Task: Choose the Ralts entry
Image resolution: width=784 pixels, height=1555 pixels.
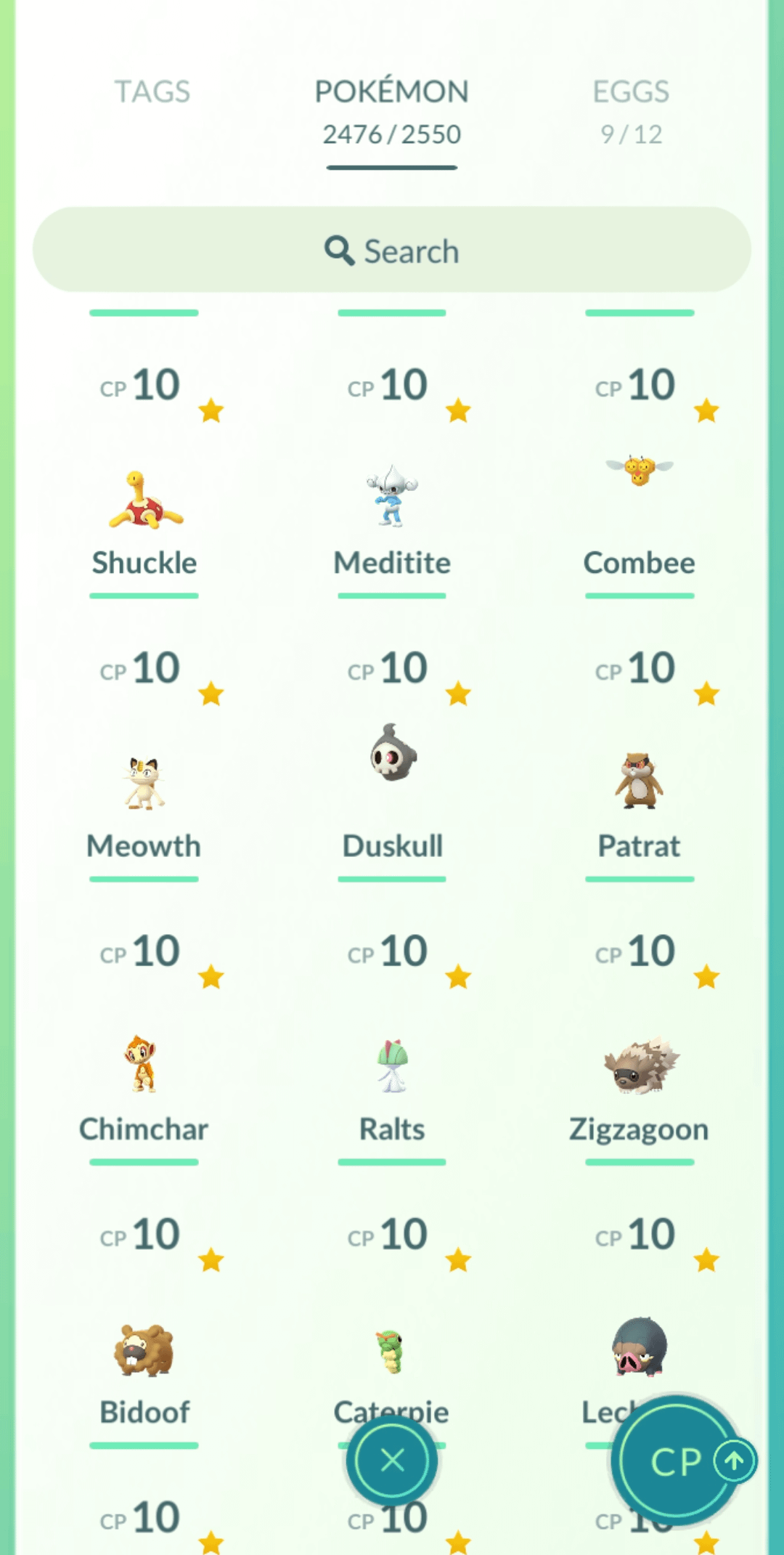Action: (392, 1068)
